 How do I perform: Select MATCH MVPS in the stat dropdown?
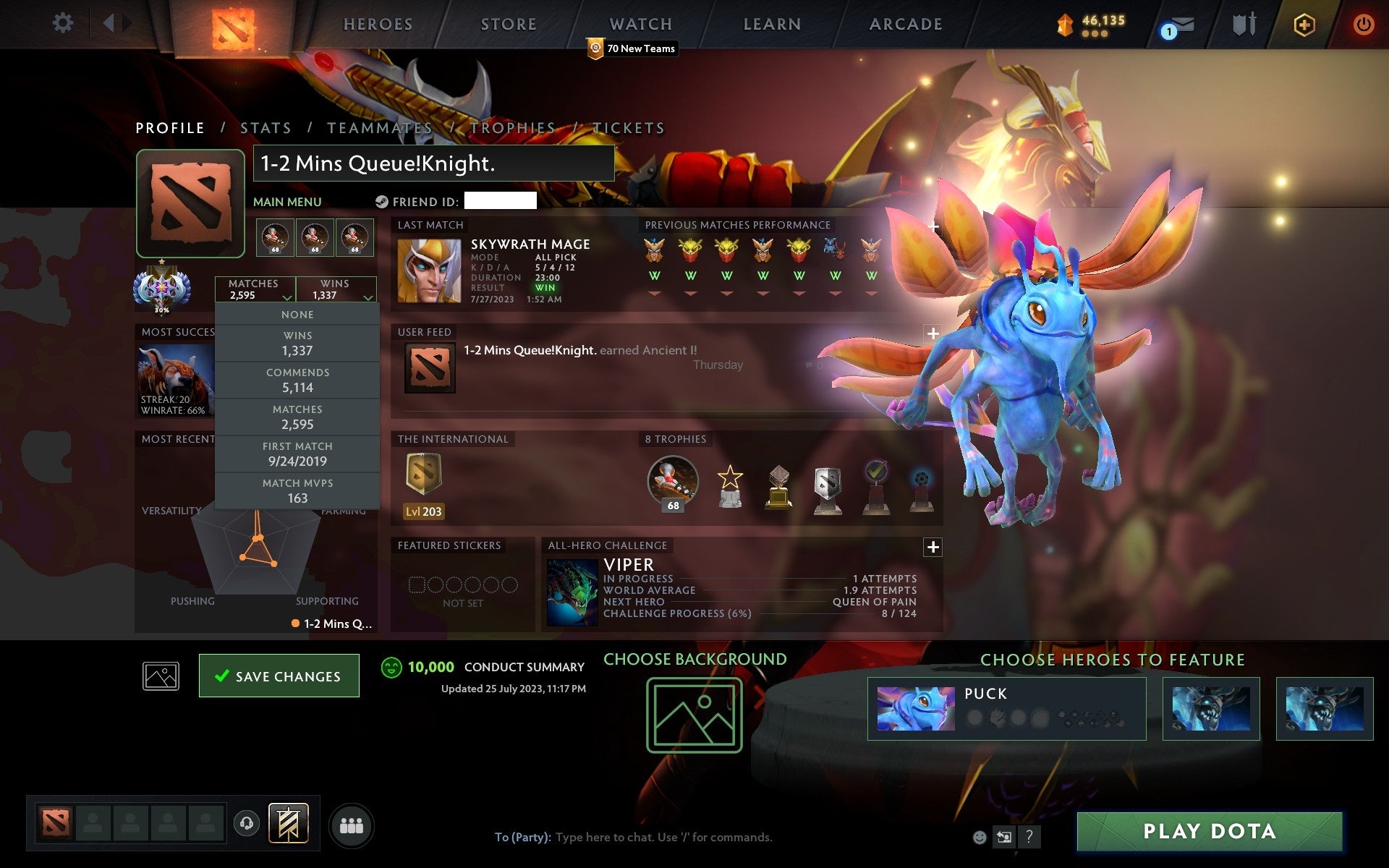tap(298, 490)
